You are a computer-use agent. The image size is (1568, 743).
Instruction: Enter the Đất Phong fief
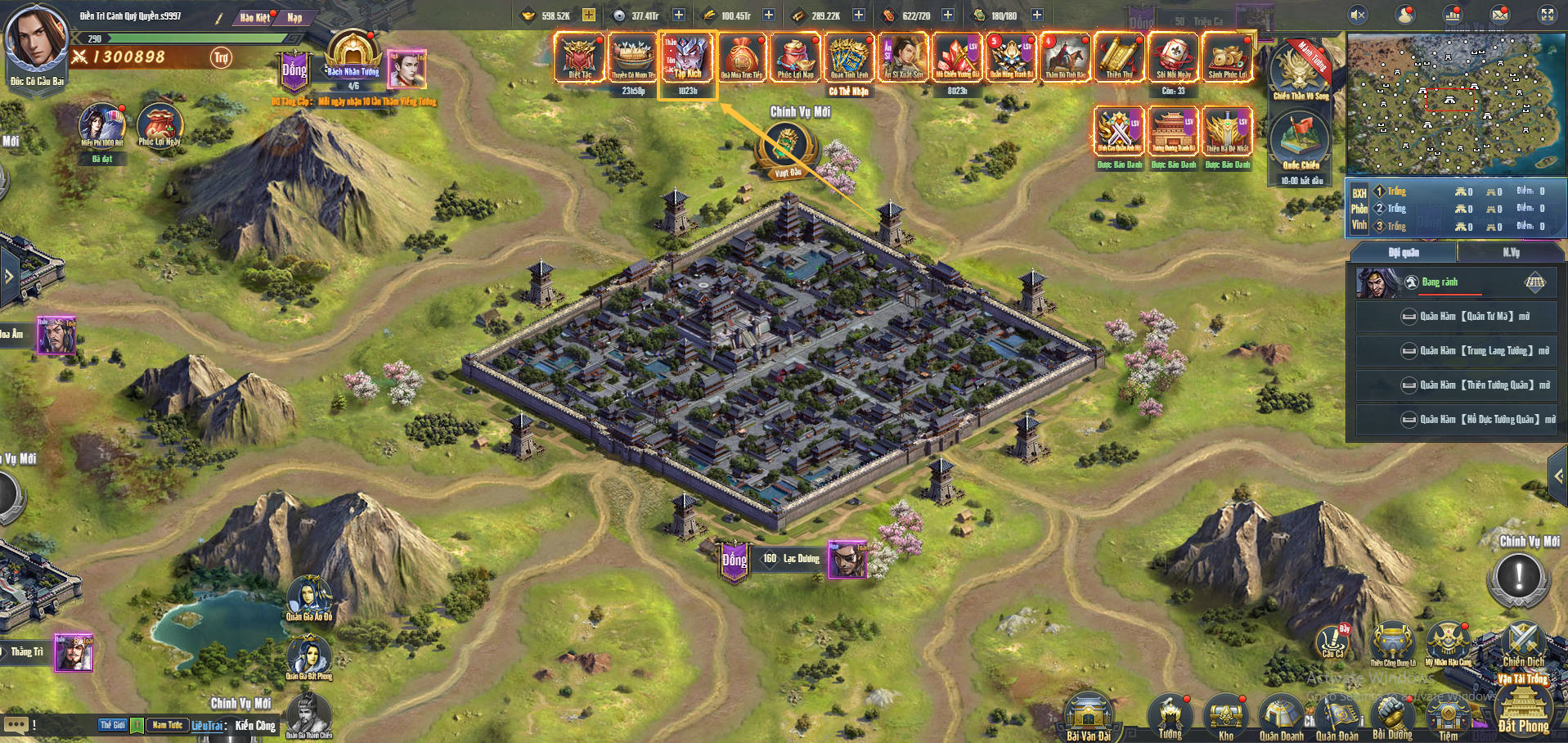pyautogui.click(x=1523, y=709)
